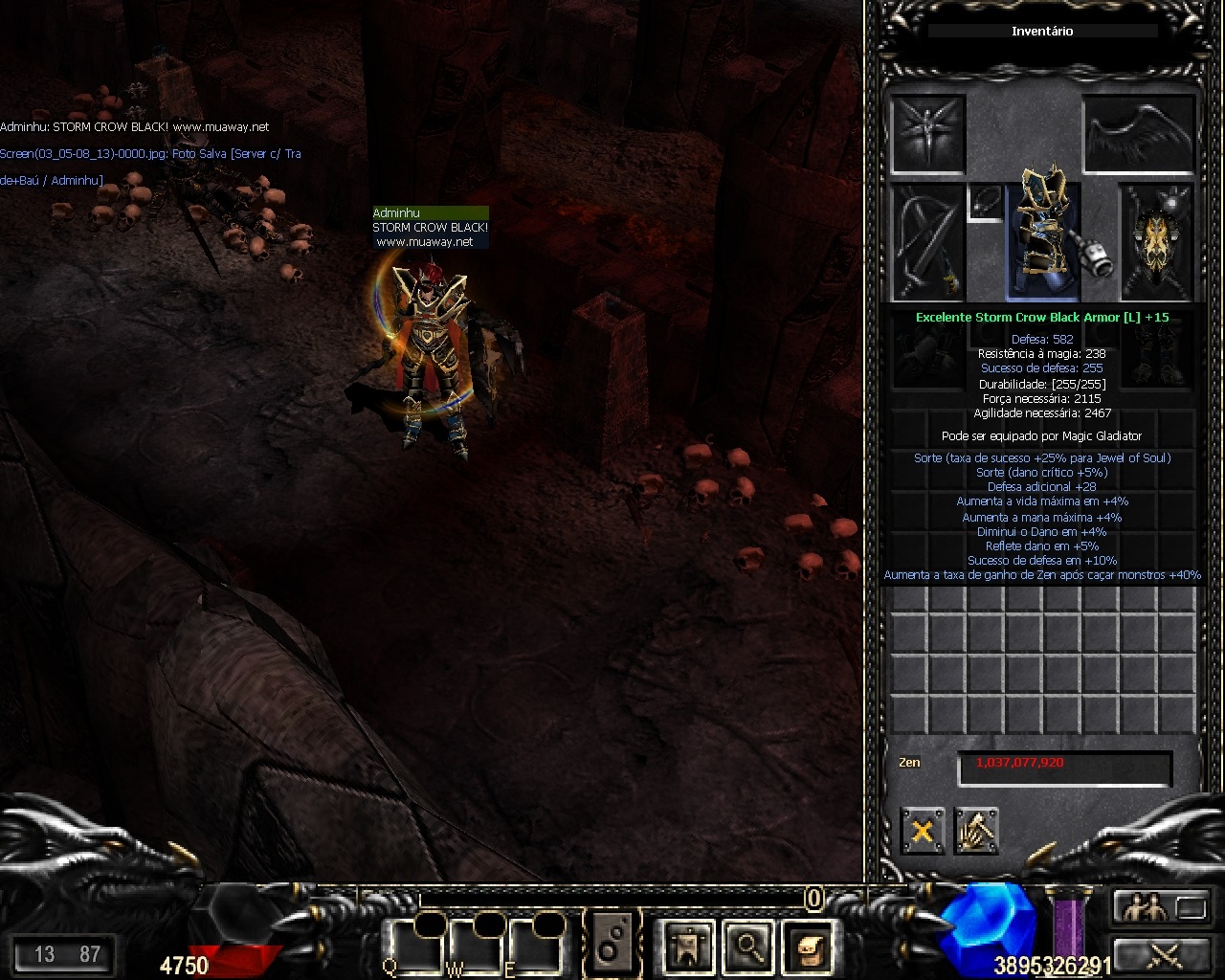The image size is (1225, 980).
Task: Close the inventory with the yellow X button
Action: coord(922,831)
